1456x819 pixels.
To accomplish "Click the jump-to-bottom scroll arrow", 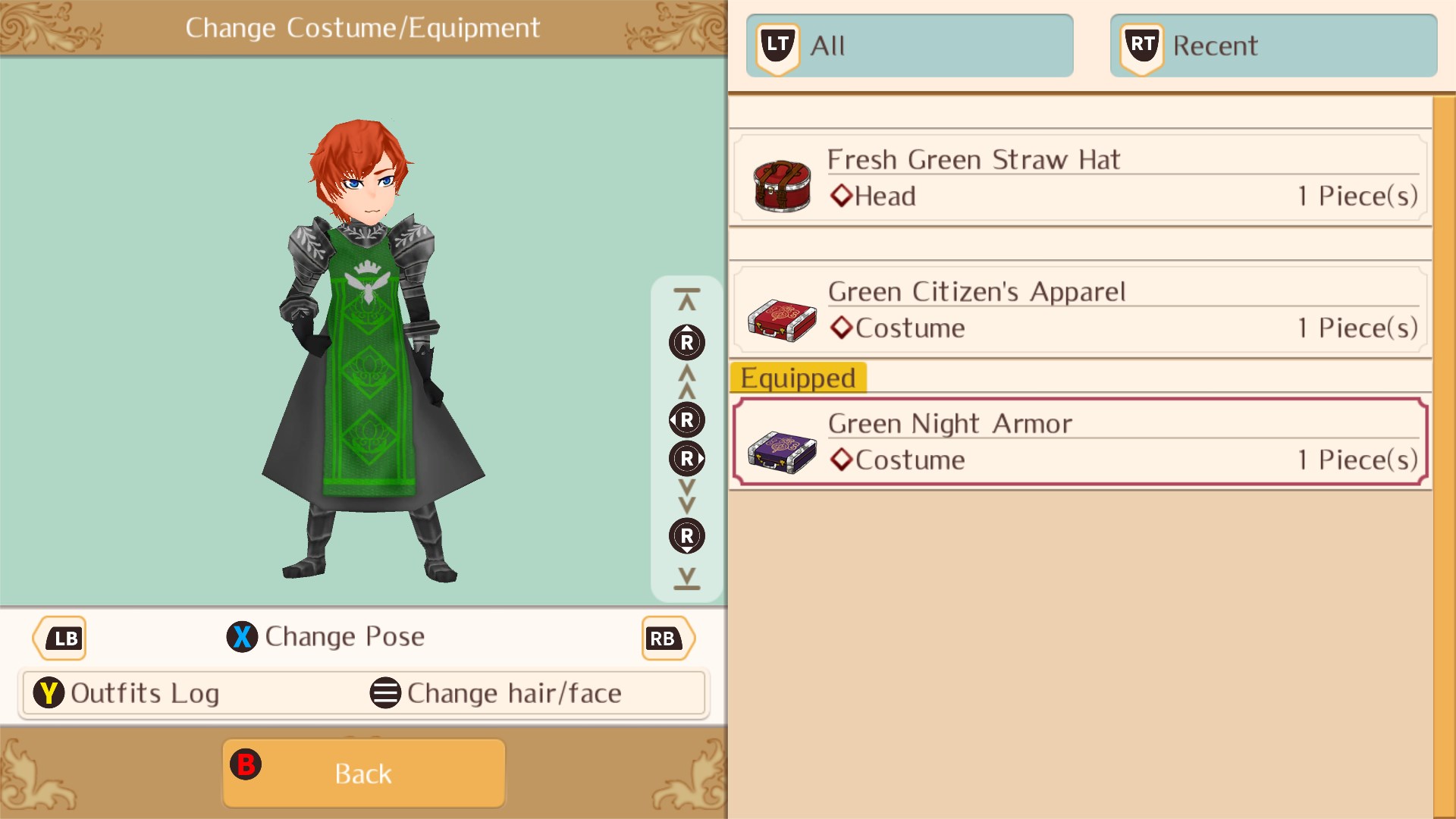I will (686, 581).
